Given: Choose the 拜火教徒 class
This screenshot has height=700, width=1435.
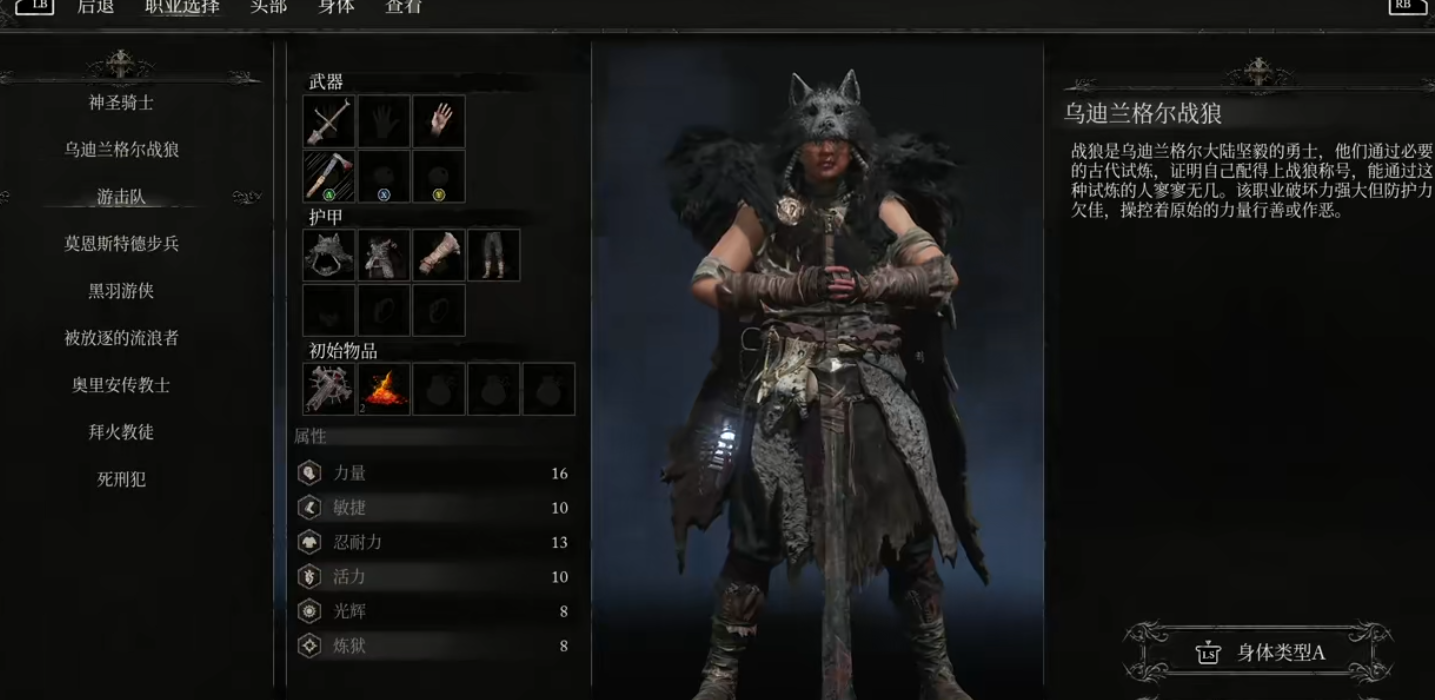Looking at the screenshot, I should [121, 432].
